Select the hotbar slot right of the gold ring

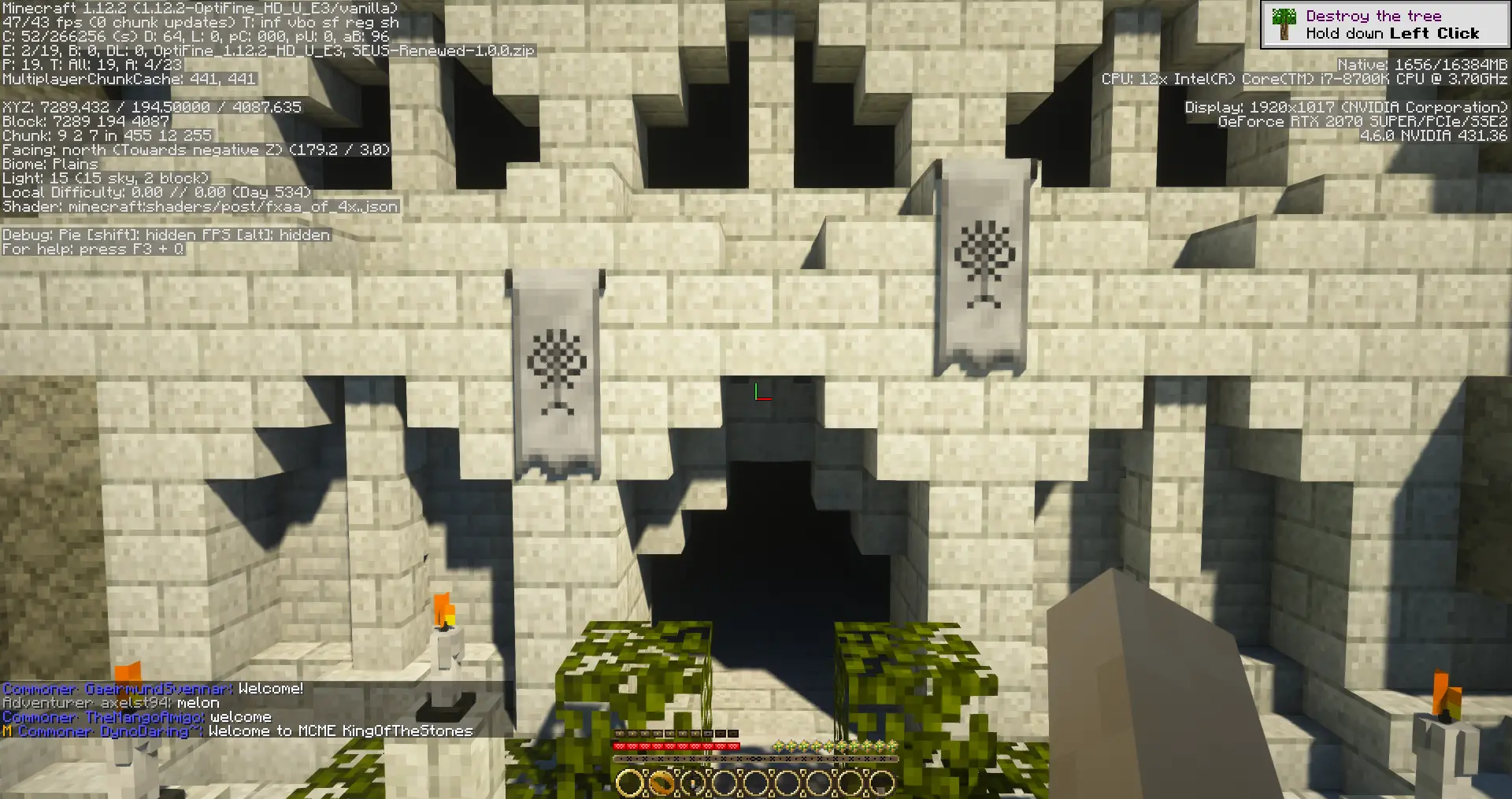(693, 782)
